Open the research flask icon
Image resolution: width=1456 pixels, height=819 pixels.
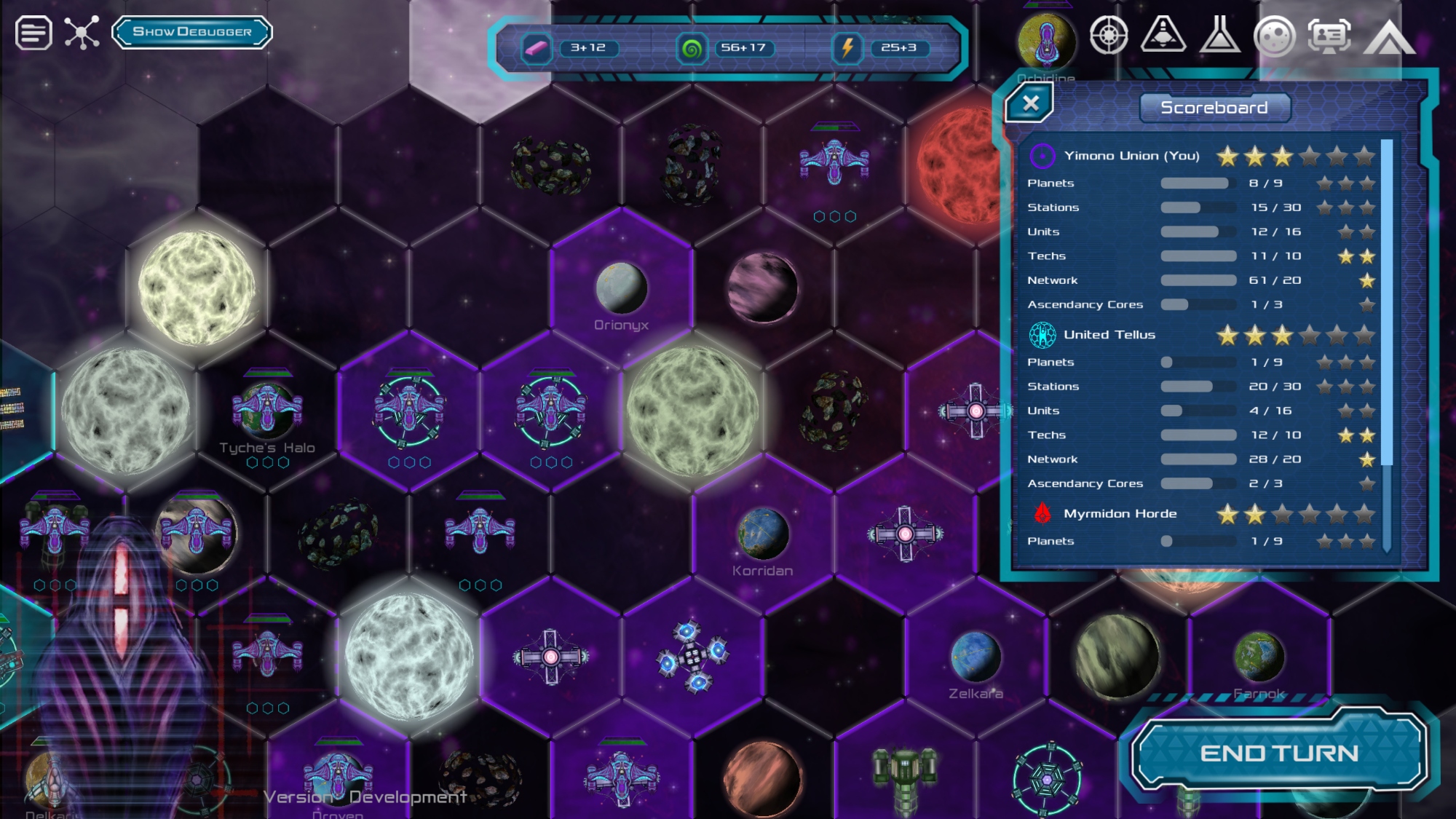point(1220,35)
